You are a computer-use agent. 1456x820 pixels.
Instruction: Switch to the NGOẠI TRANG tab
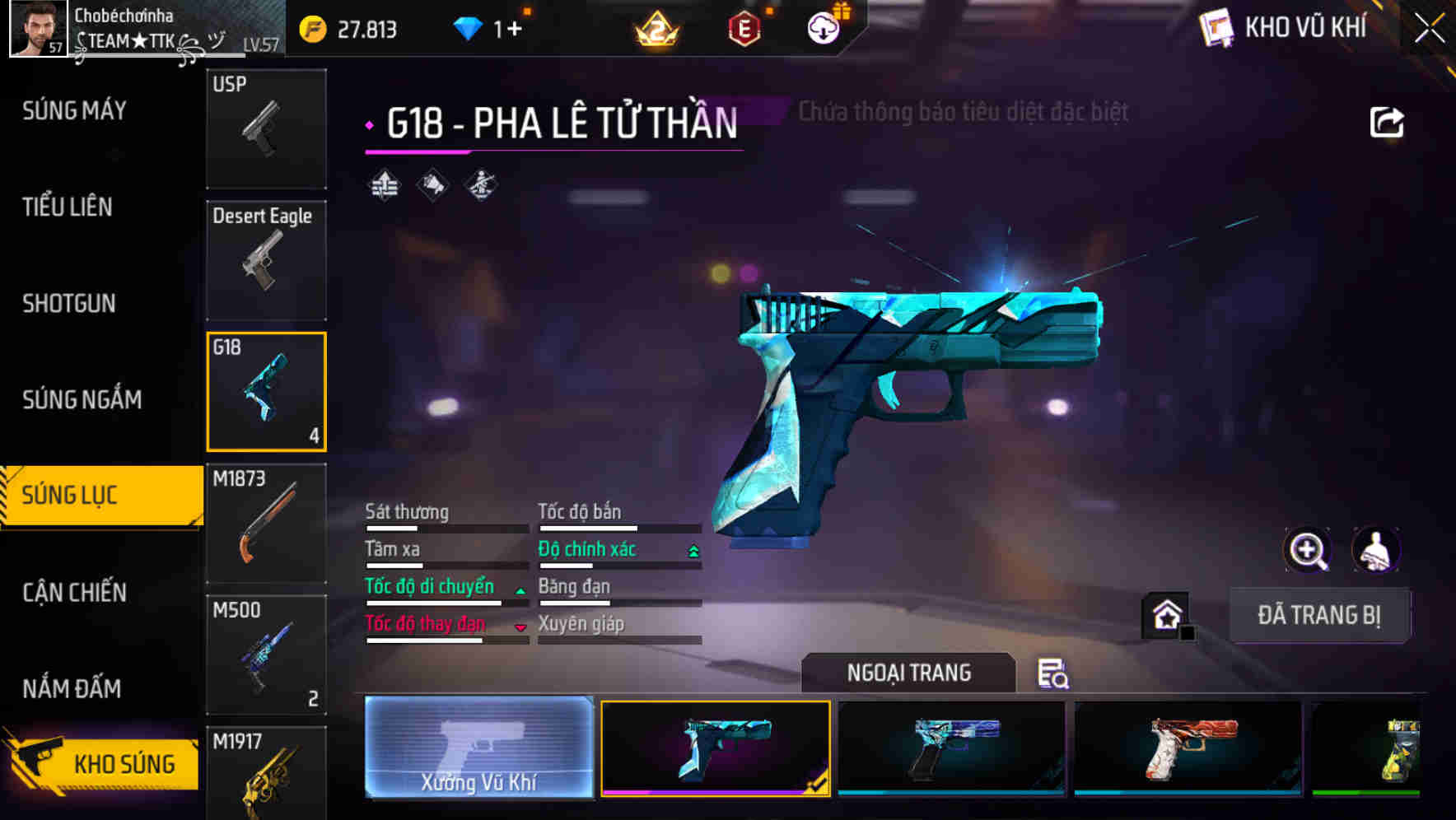(908, 673)
